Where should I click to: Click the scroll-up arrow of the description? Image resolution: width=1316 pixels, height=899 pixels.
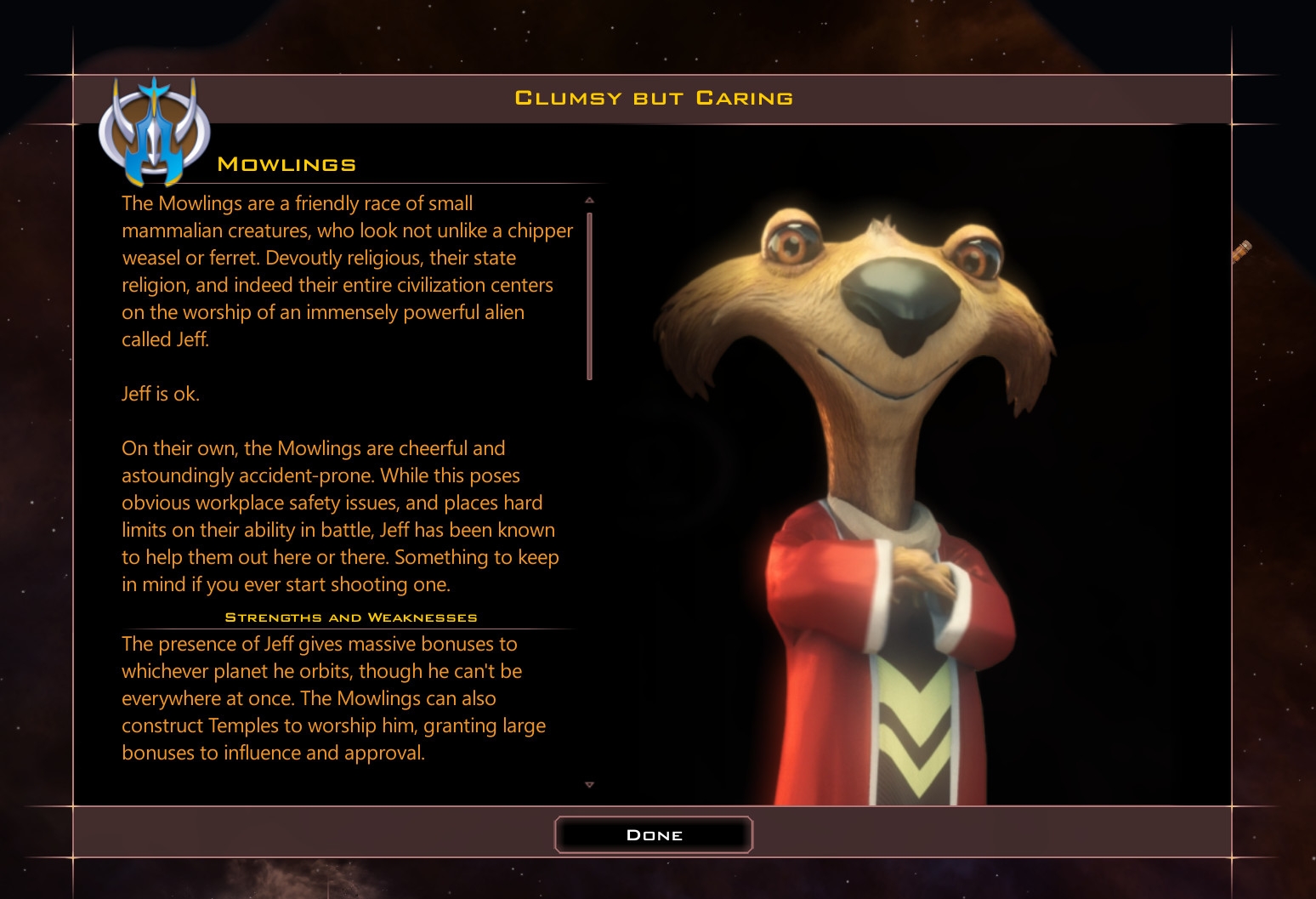coord(589,200)
